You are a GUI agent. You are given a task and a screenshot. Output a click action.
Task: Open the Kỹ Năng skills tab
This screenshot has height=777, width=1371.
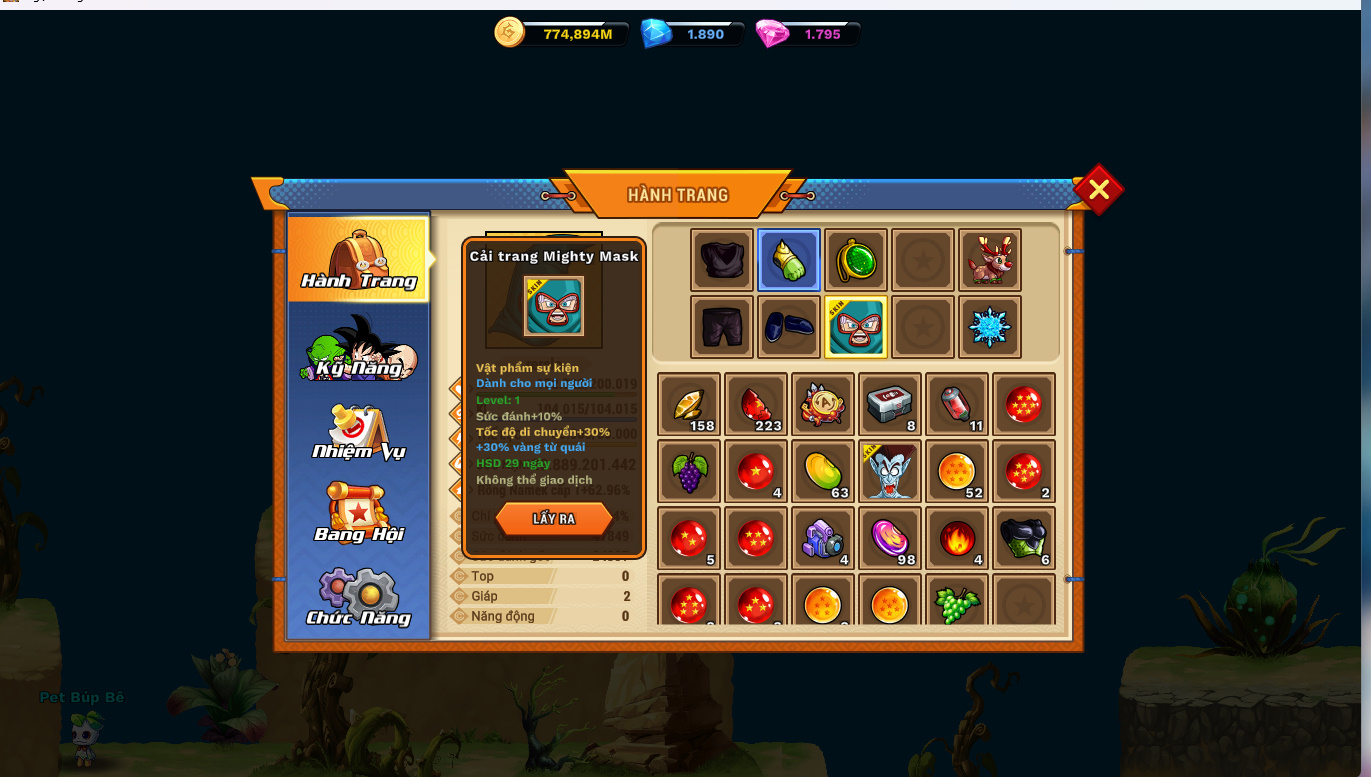[358, 348]
